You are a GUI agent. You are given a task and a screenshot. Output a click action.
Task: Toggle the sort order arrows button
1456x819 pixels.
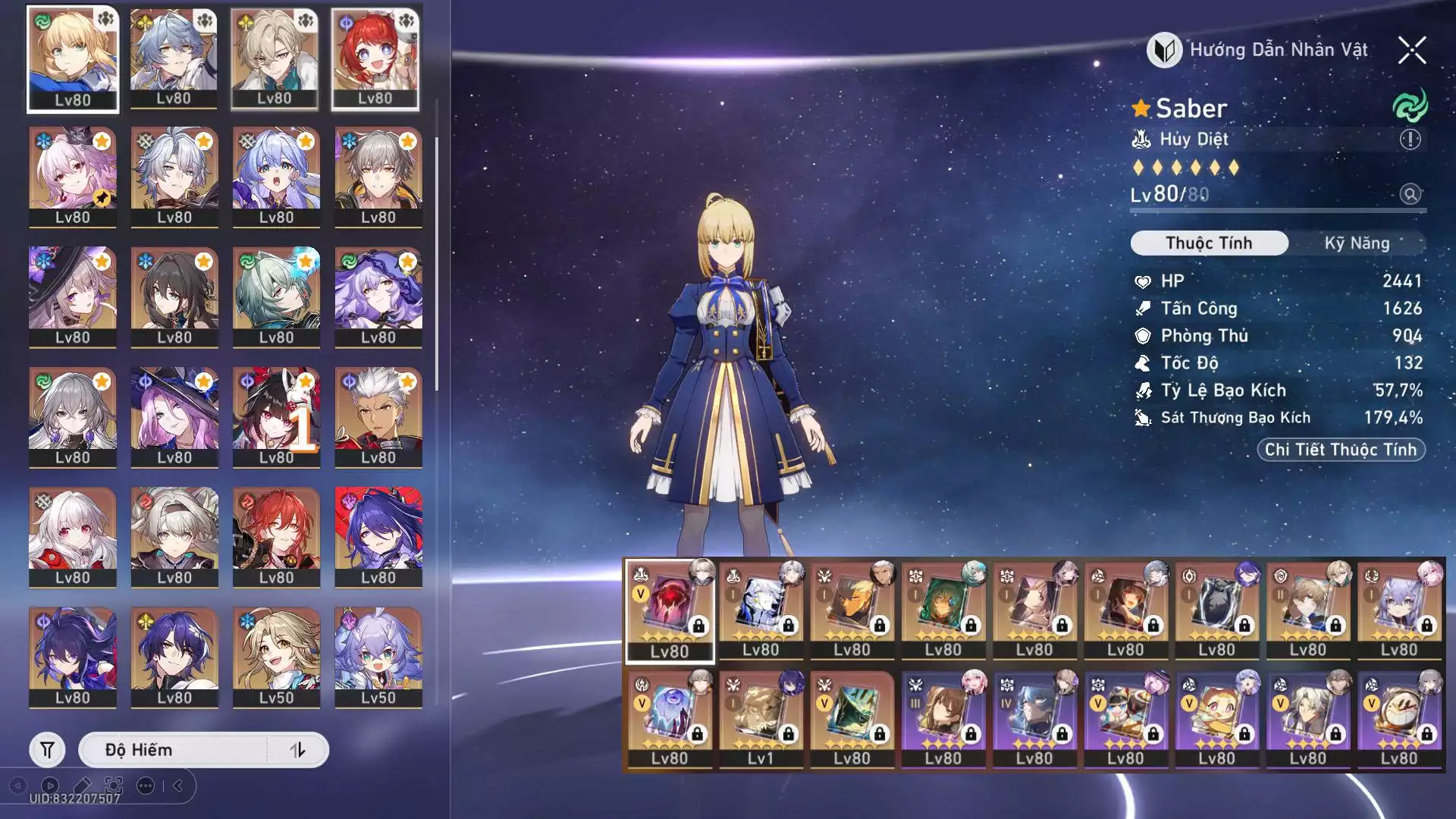297,750
